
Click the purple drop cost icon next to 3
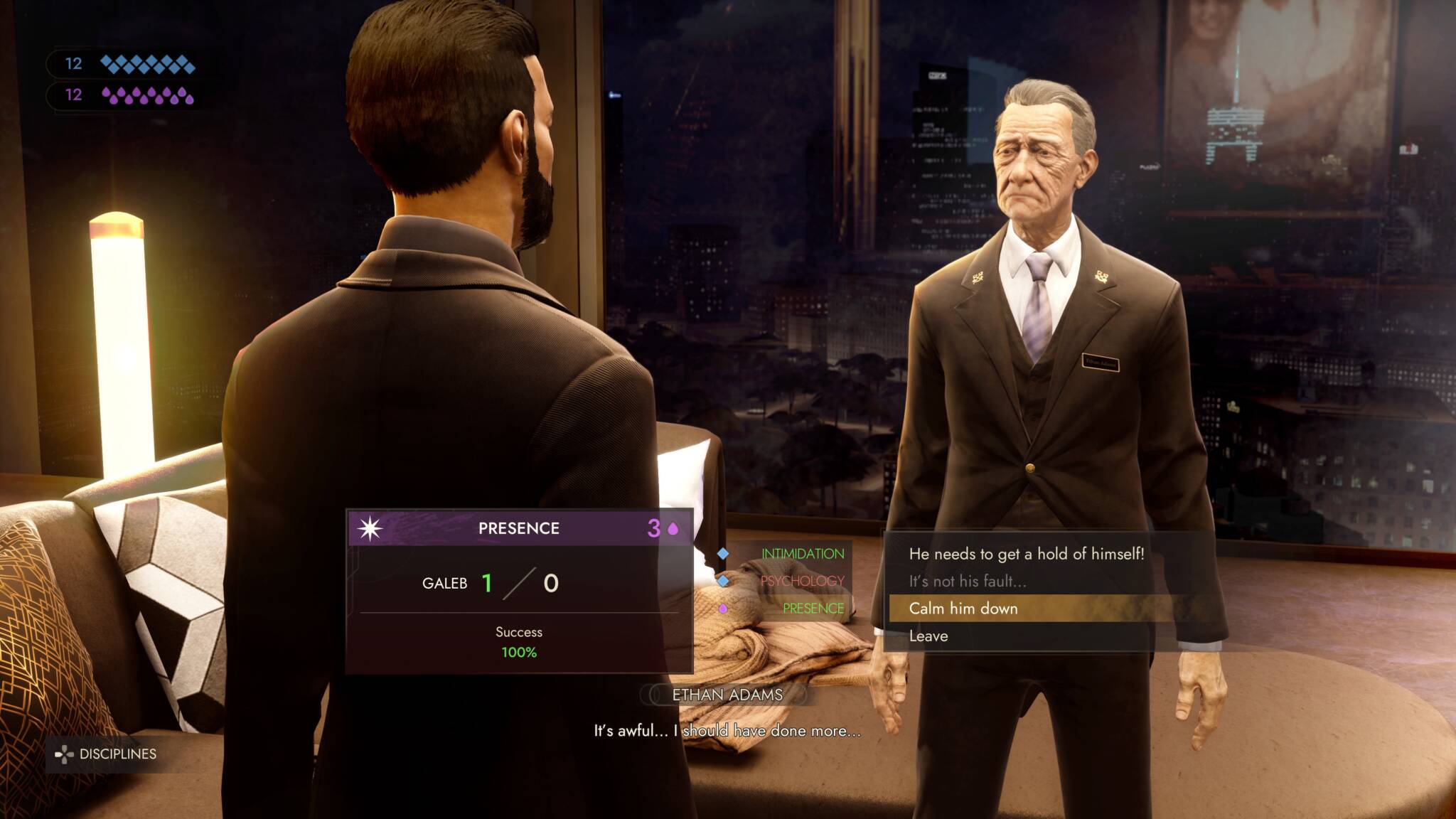tap(672, 528)
